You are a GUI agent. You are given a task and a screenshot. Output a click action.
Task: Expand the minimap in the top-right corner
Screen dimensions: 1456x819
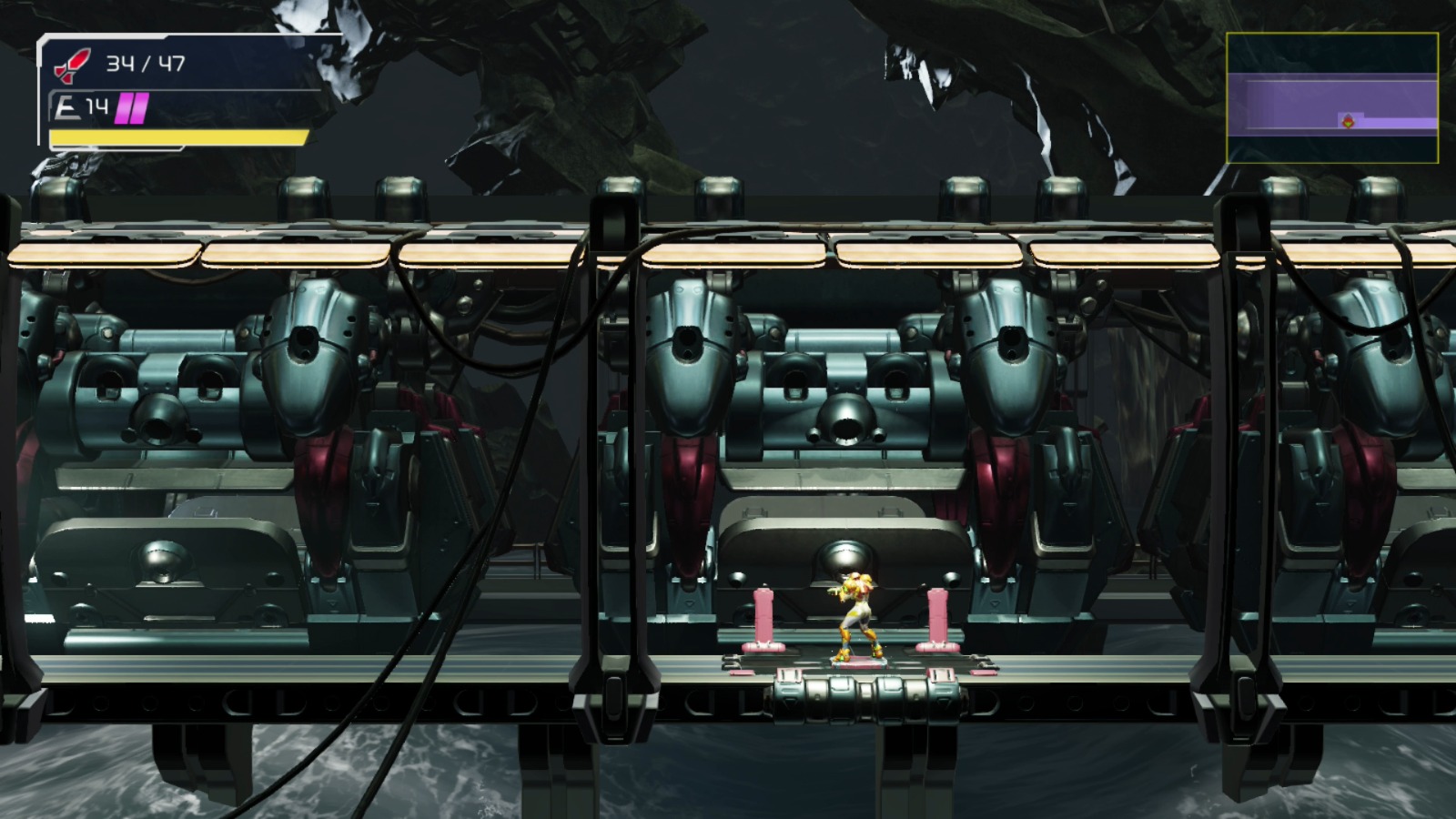coord(1331,97)
